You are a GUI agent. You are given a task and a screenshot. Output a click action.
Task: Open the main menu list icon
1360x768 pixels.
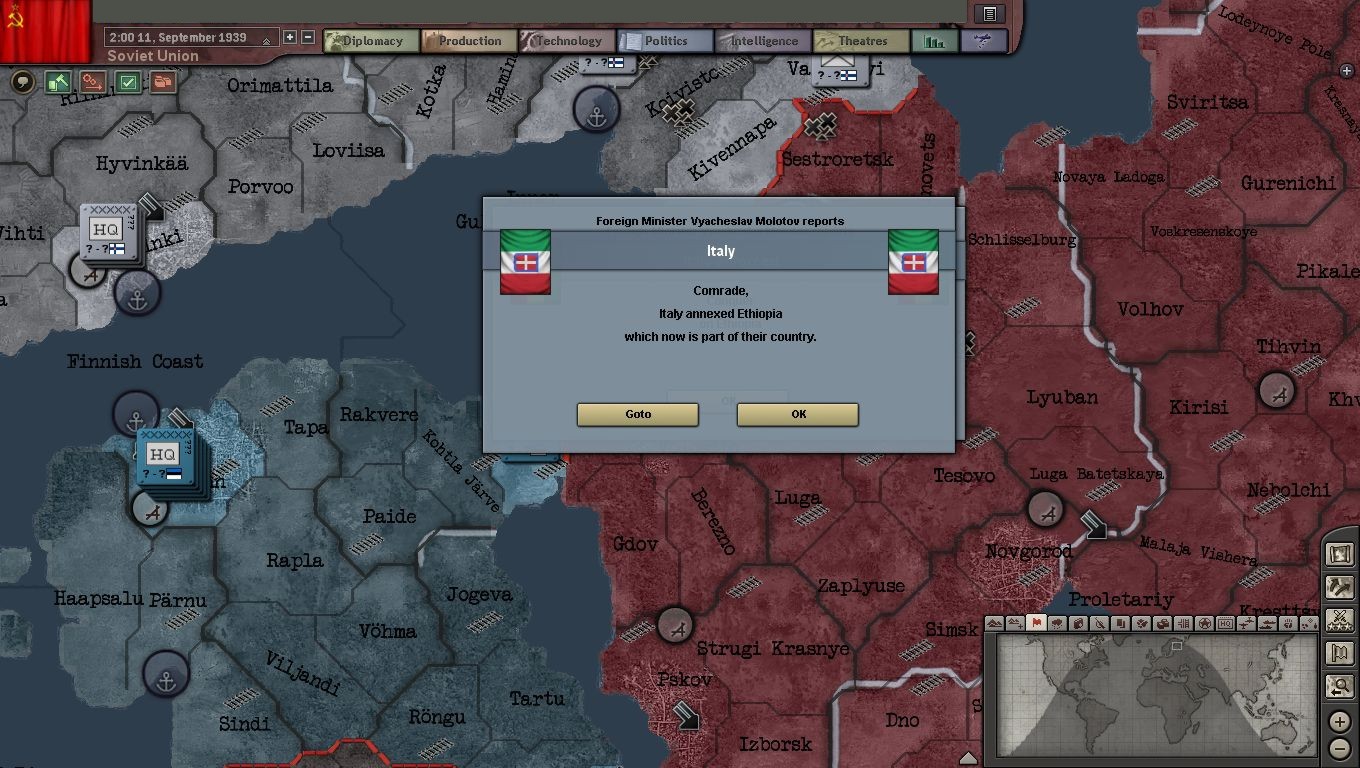[x=990, y=13]
